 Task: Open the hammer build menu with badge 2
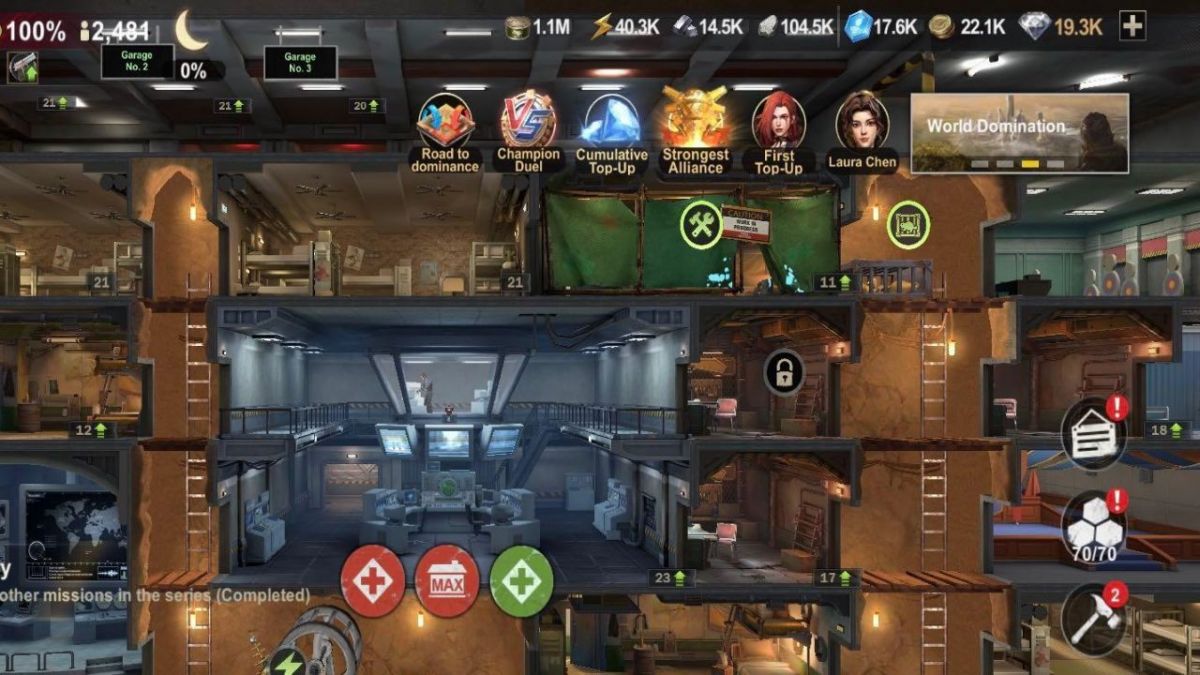[x=1092, y=615]
